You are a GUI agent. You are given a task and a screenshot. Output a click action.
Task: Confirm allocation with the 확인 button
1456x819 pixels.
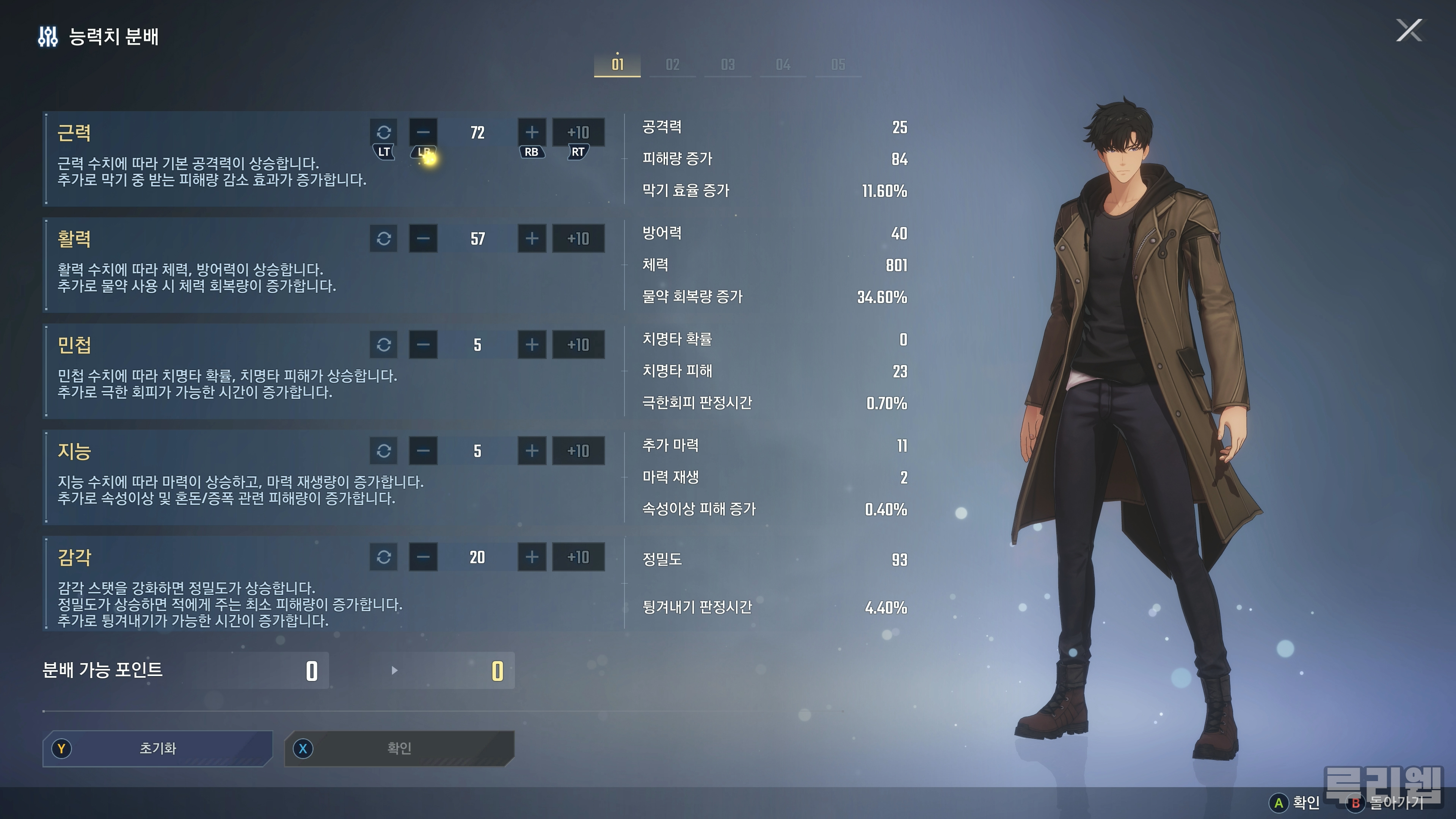point(399,748)
